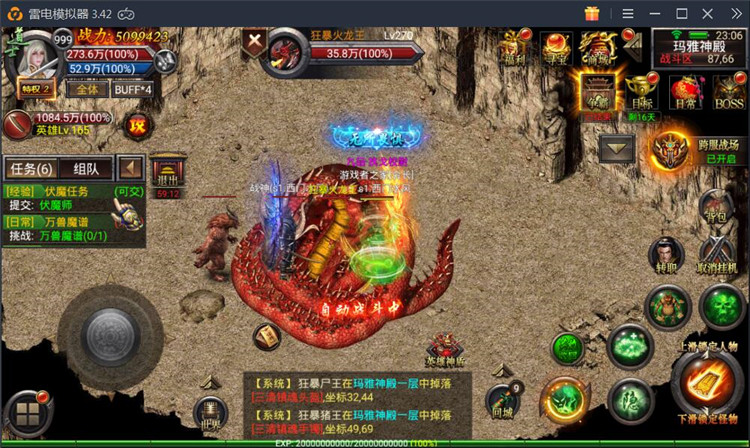Select the 伏魔任务 quest entry

60,190
